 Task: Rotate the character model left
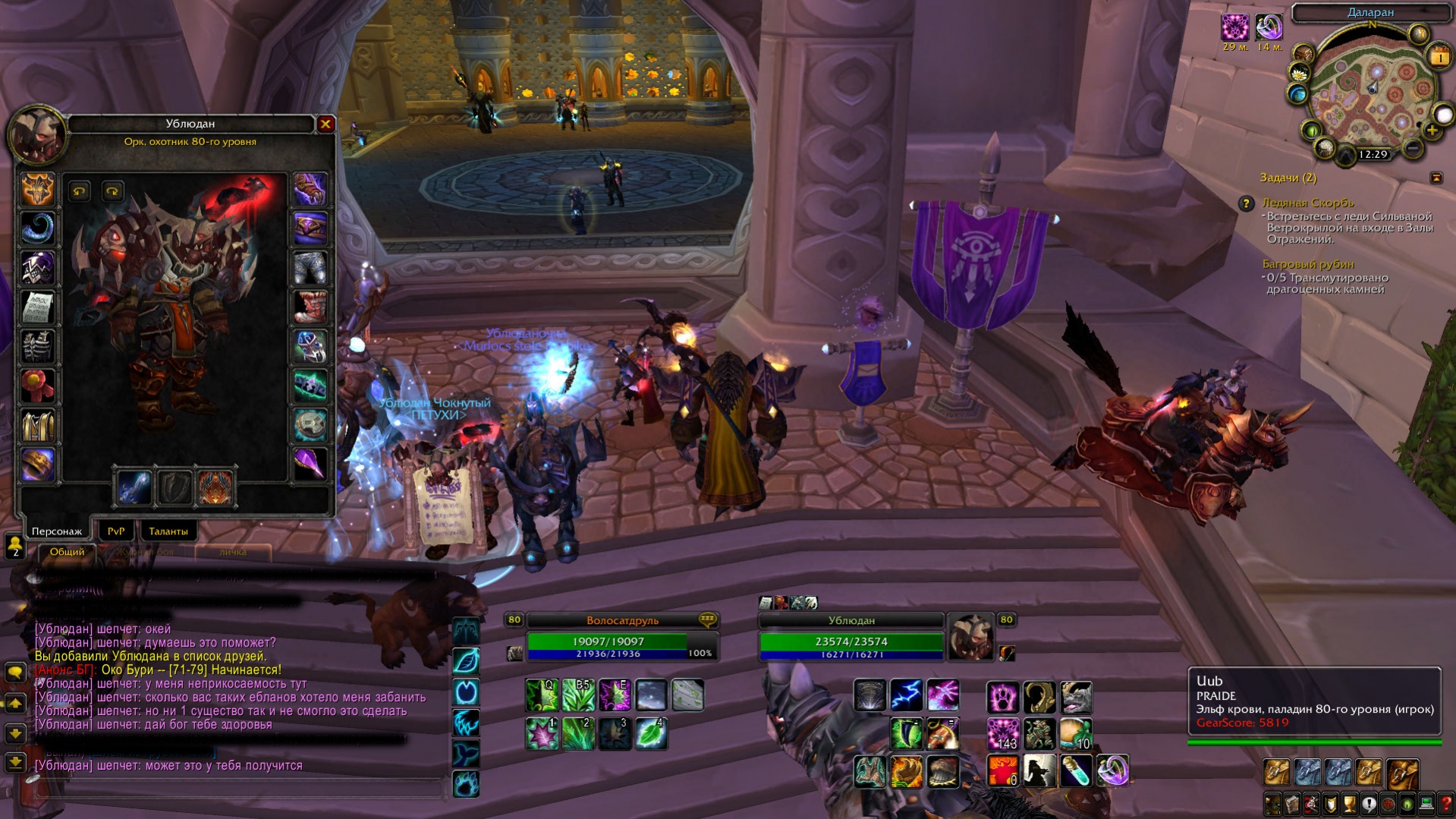pos(79,191)
